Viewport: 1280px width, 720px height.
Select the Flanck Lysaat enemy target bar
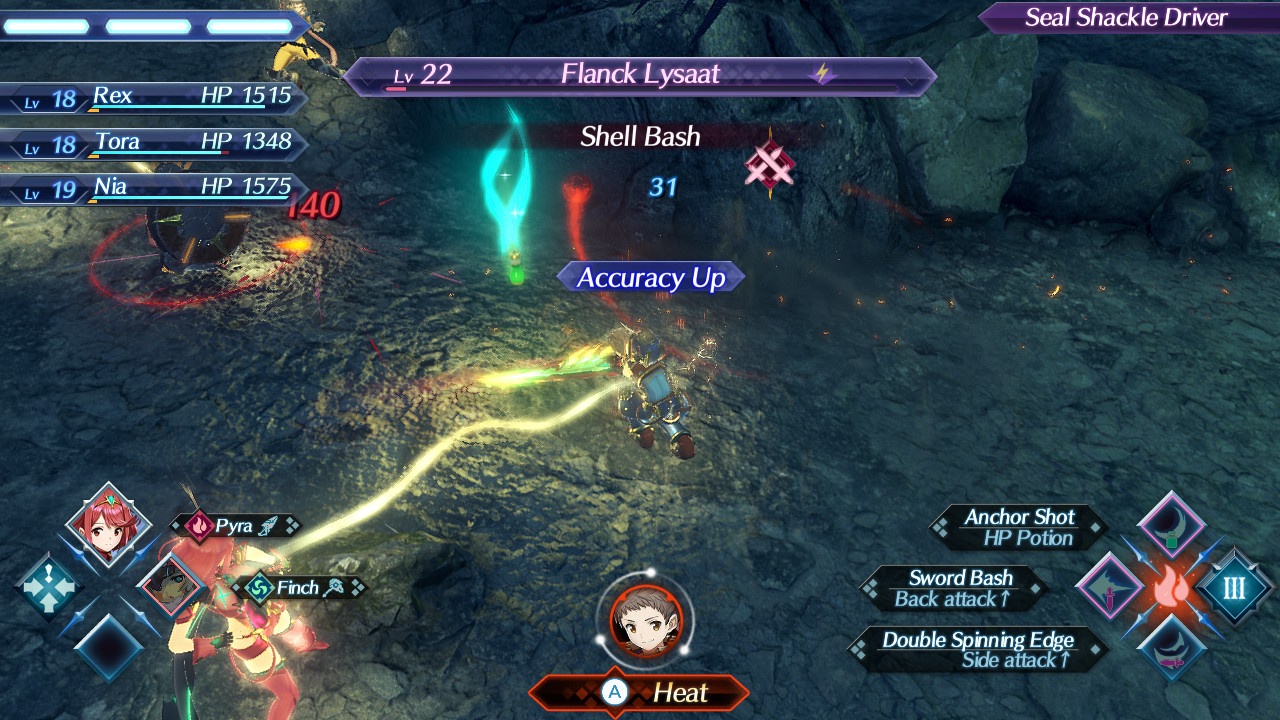point(640,75)
